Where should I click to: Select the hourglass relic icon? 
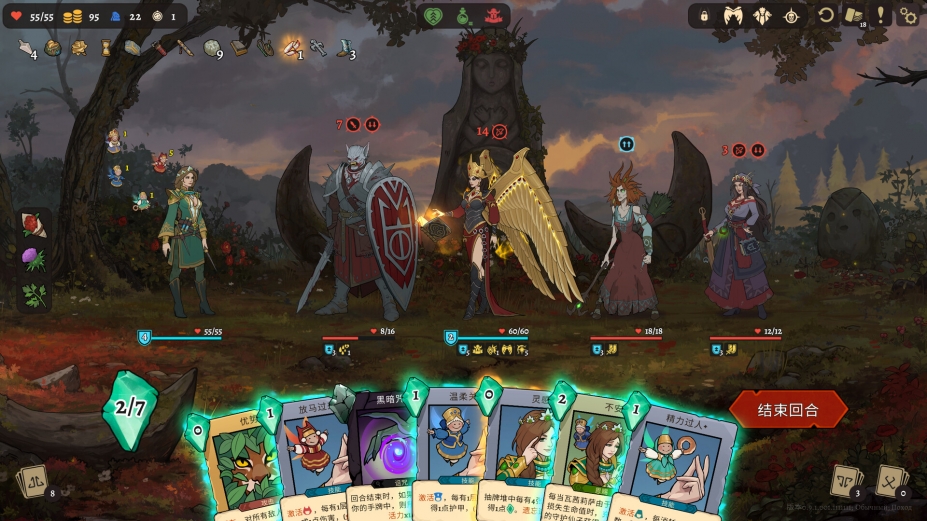[x=106, y=47]
